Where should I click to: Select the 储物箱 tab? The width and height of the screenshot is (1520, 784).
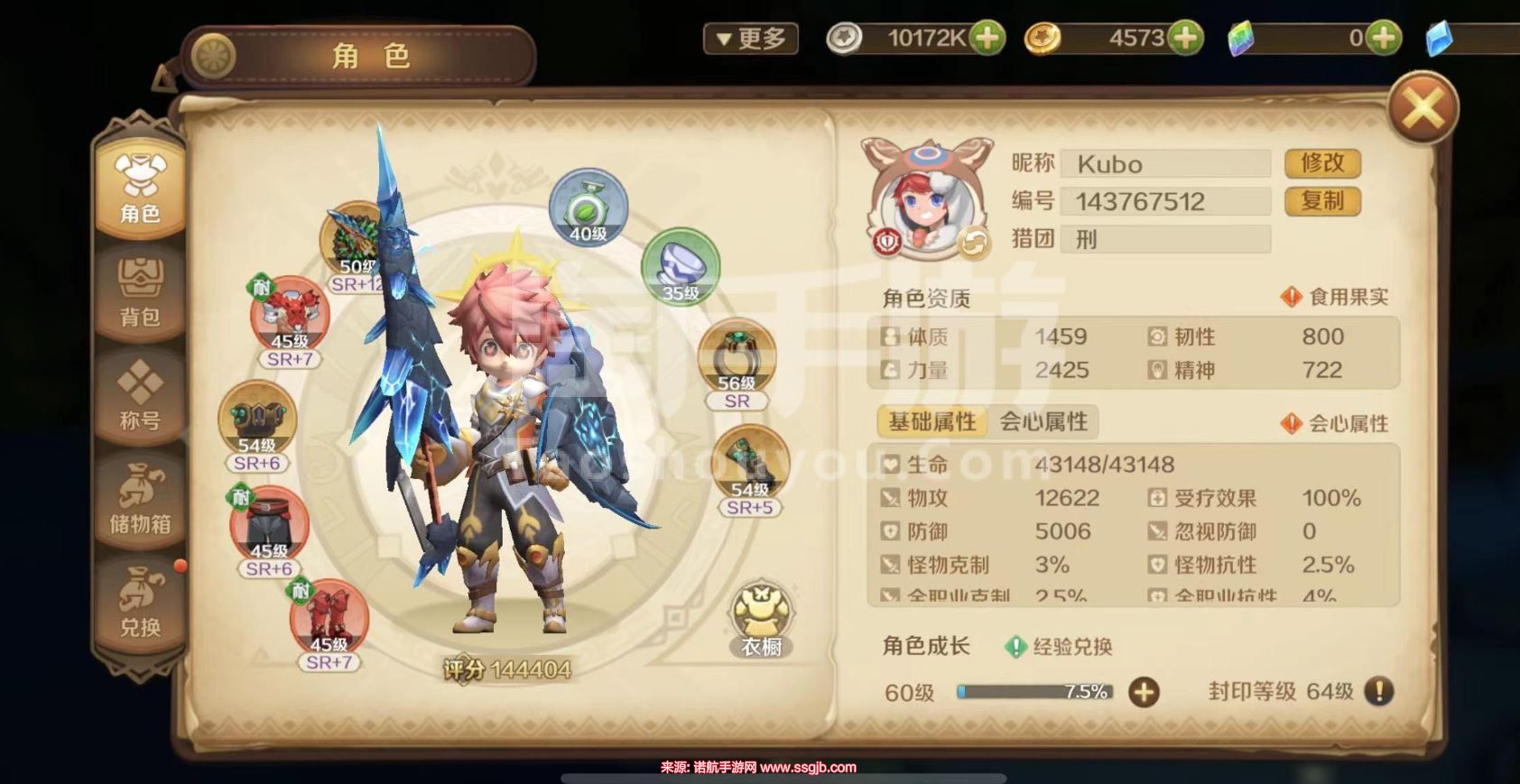pos(140,499)
